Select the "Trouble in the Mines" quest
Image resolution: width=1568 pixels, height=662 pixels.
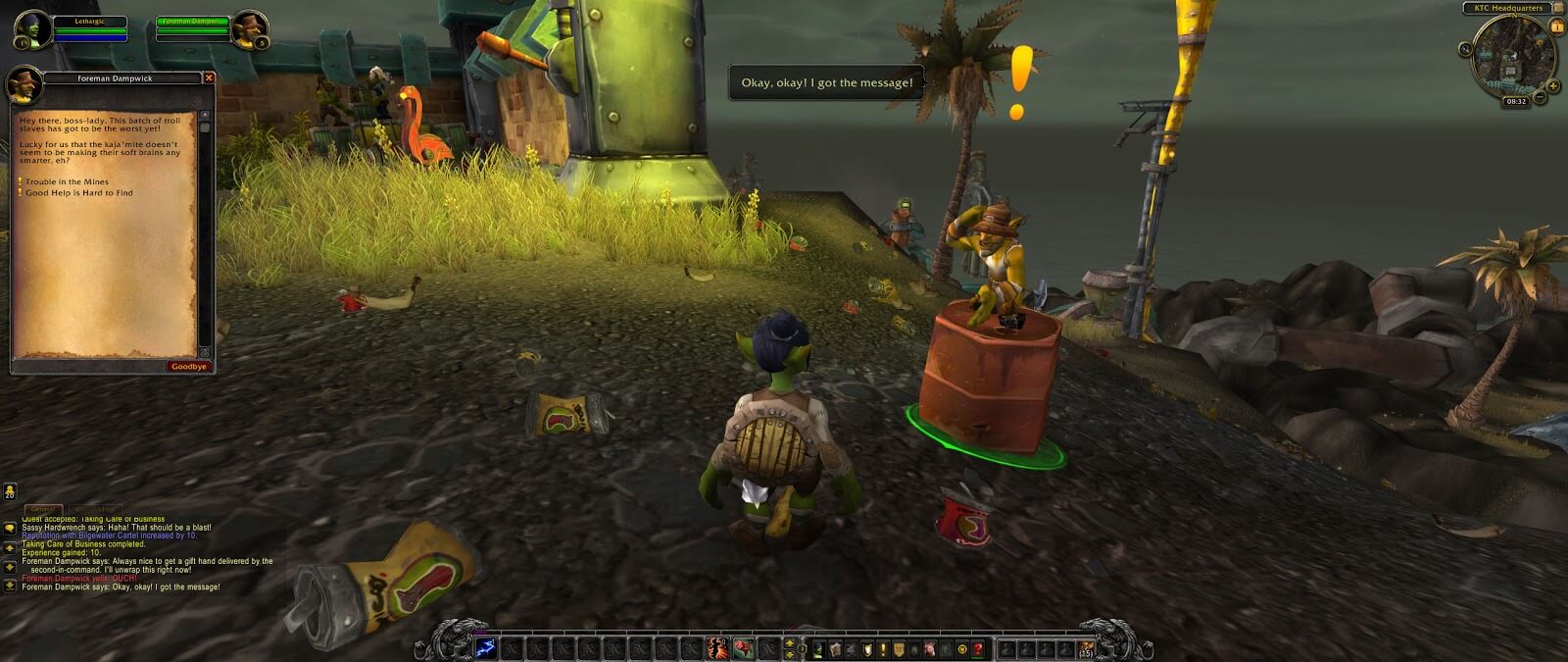(67, 182)
